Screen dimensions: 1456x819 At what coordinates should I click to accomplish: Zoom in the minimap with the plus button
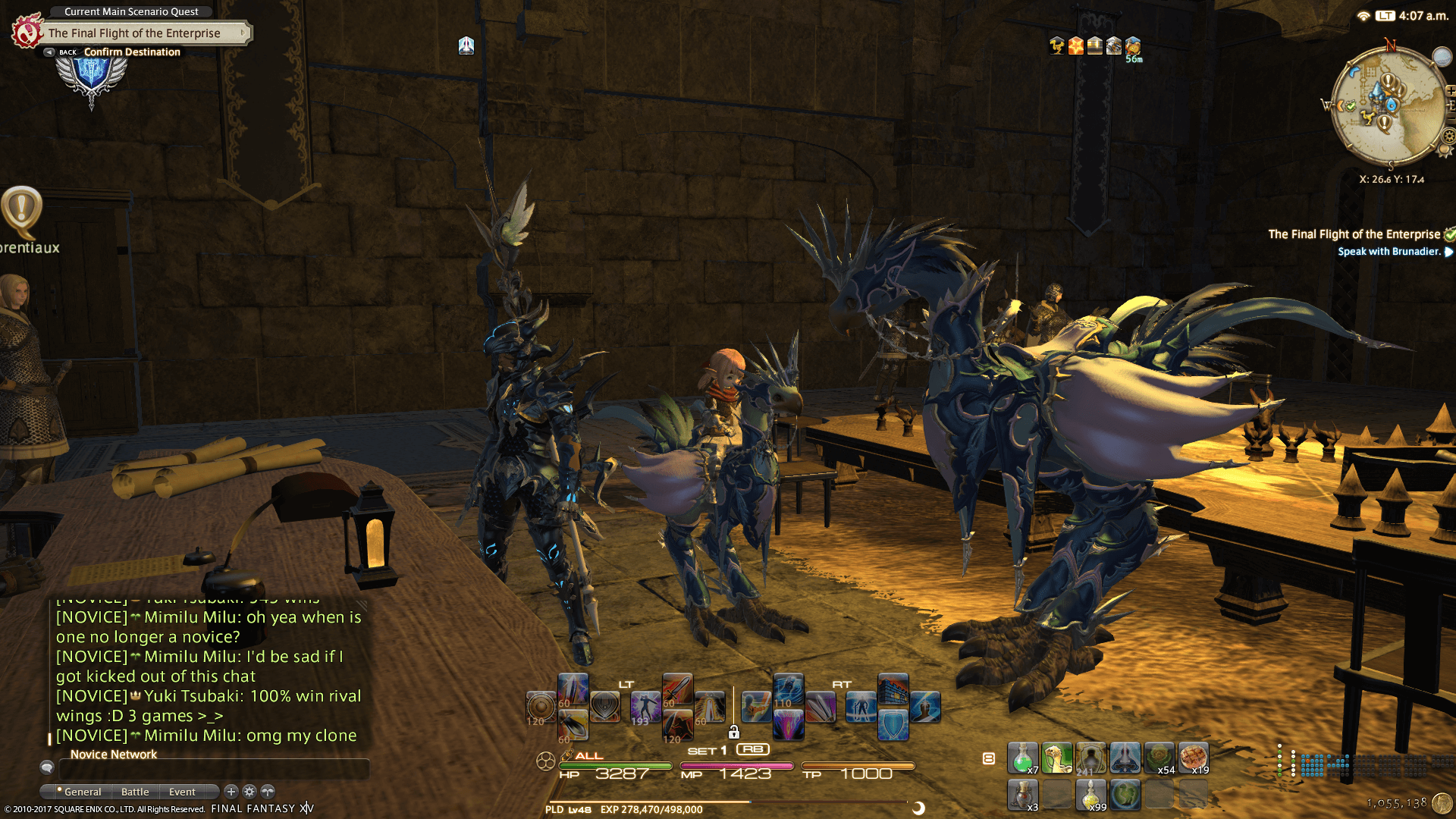1451,91
